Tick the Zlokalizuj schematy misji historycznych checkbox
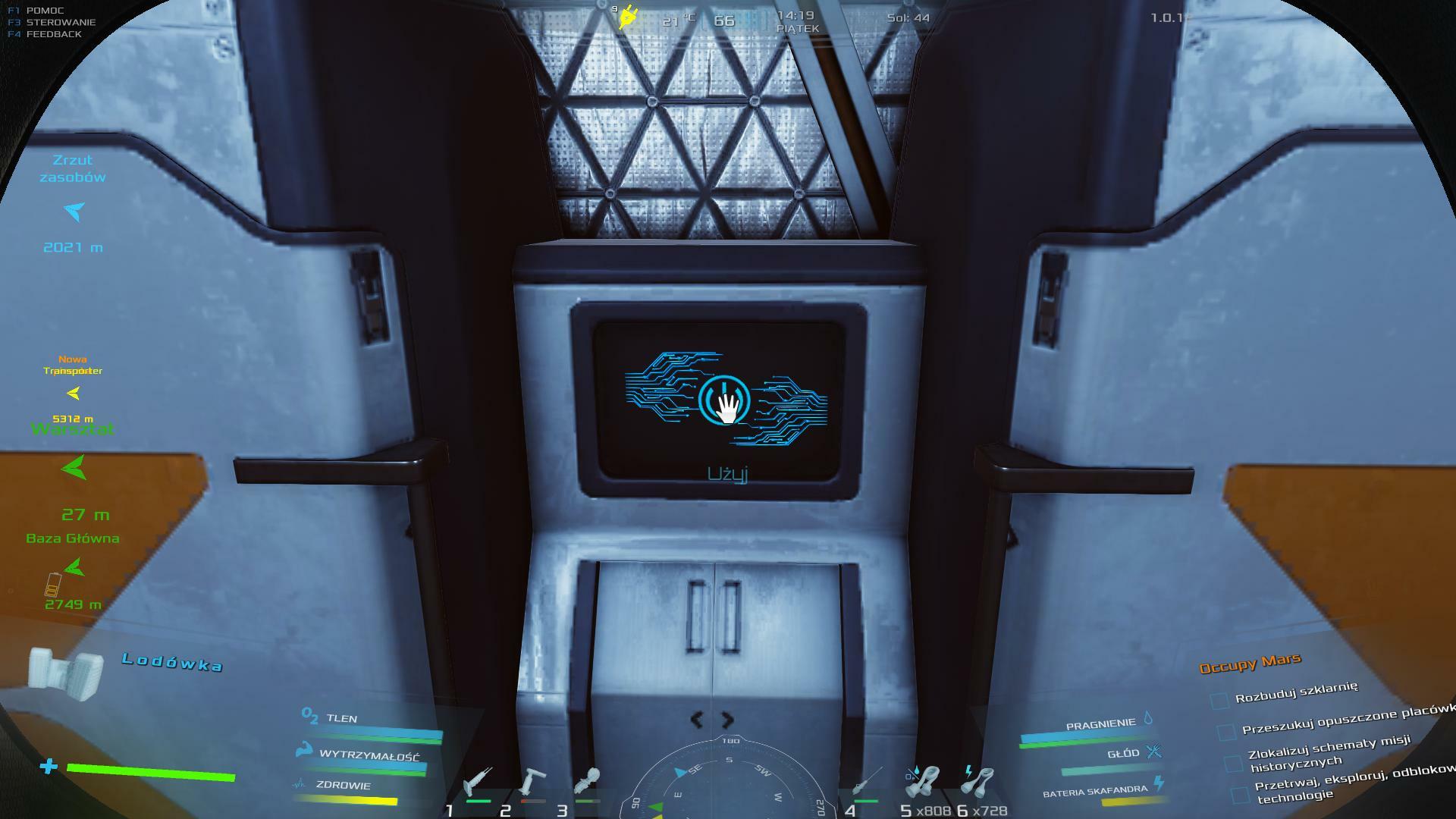Screen dimensions: 1456x819 click(1234, 762)
